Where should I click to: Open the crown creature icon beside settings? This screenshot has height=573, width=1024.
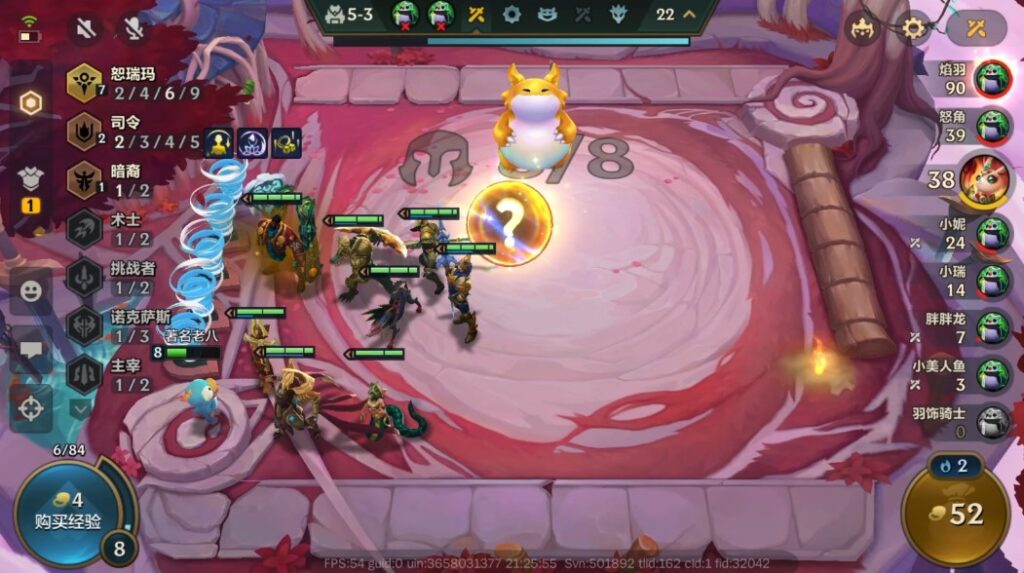pyautogui.click(x=863, y=28)
